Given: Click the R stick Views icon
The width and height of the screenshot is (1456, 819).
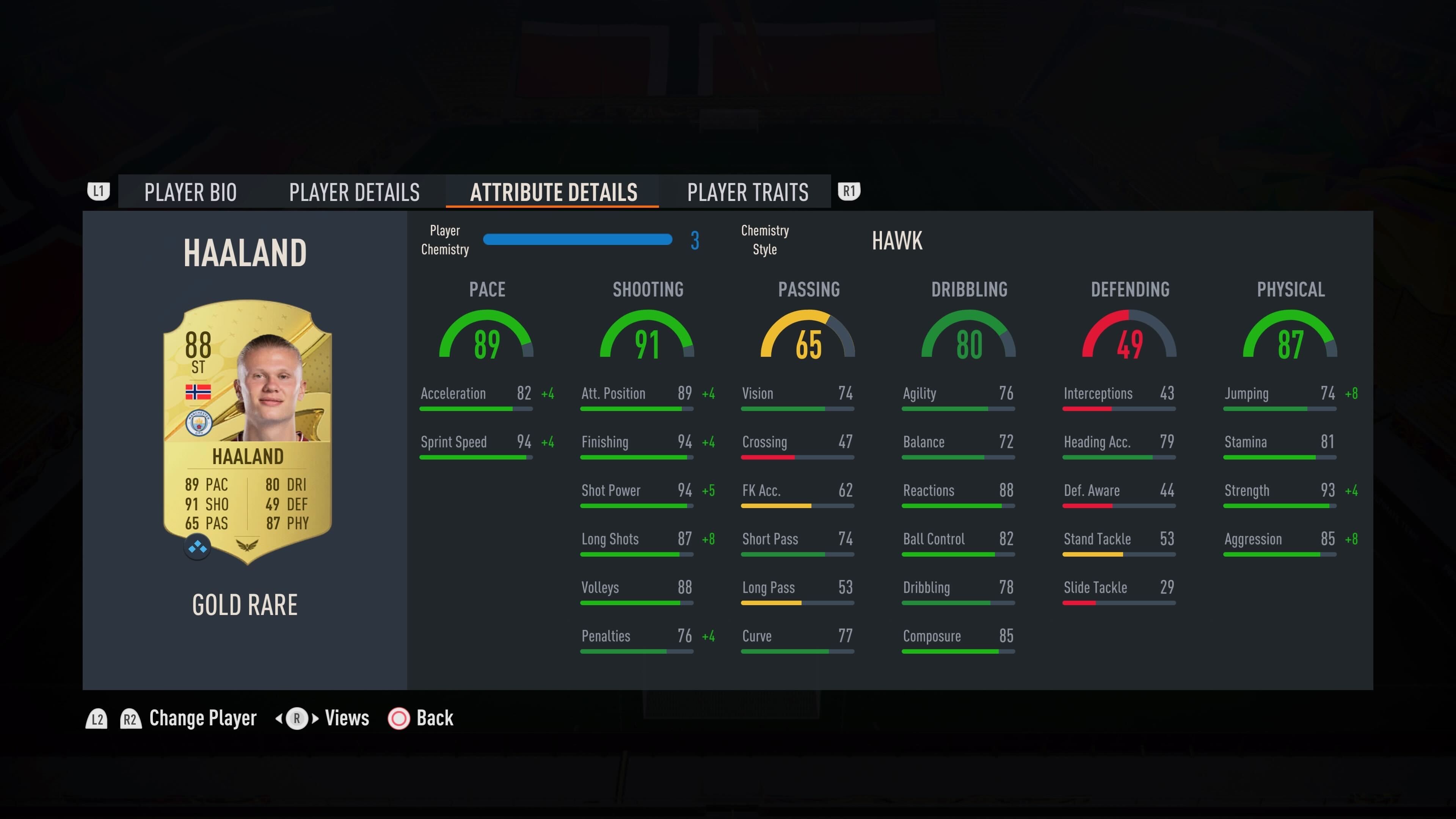Looking at the screenshot, I should [297, 719].
